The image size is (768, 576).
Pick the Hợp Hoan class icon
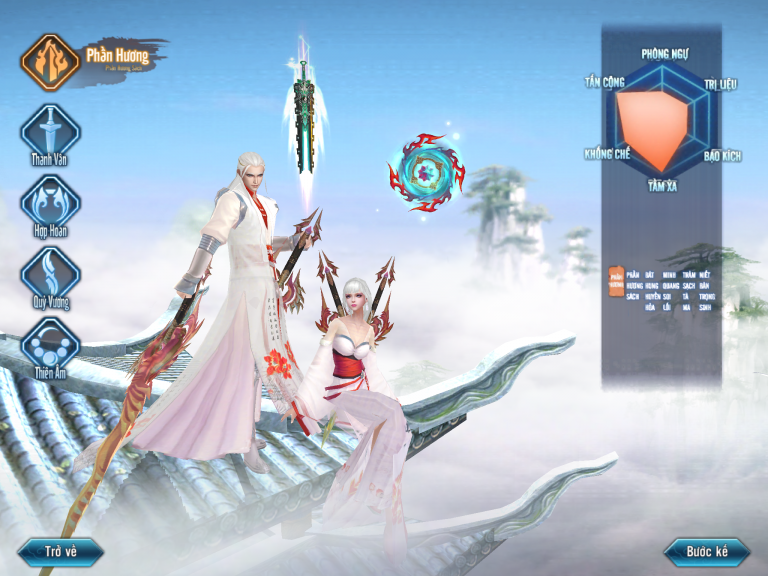50,201
